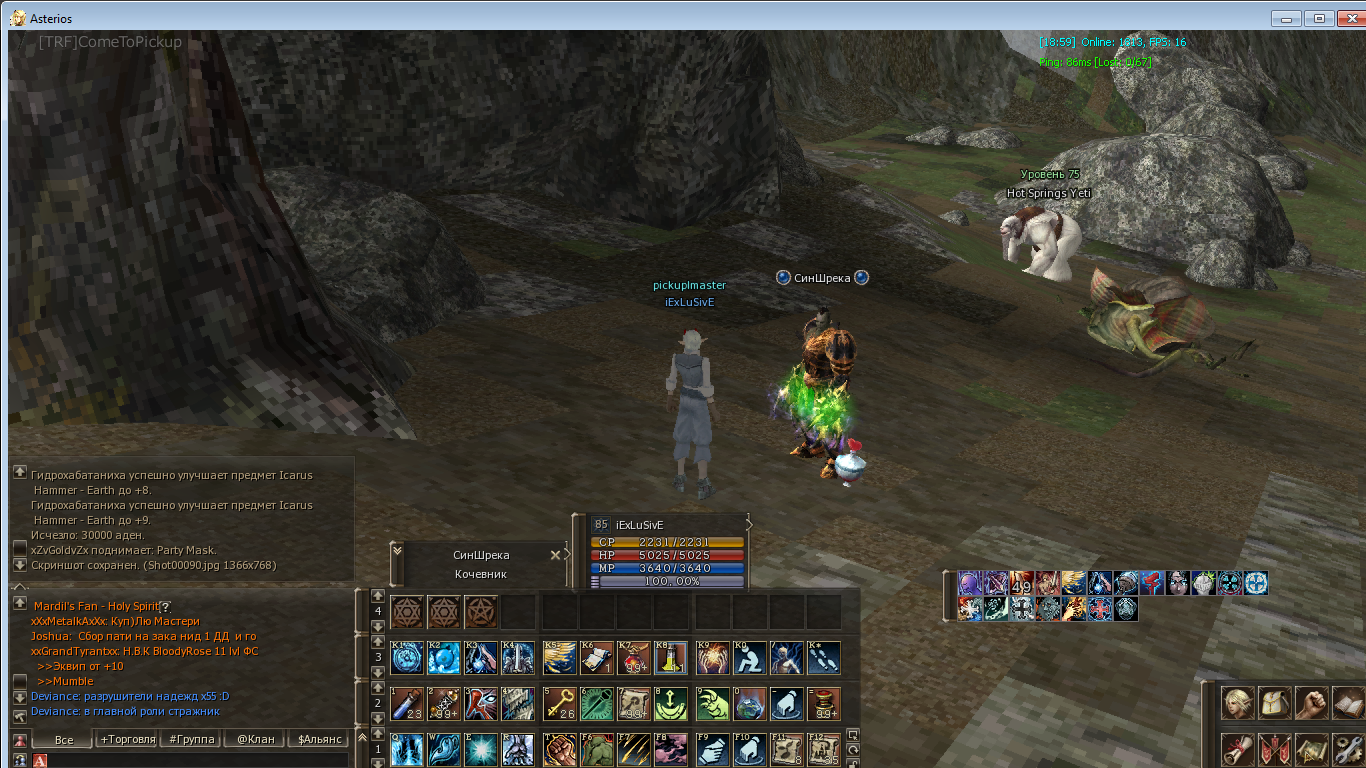Open the inventory bag
This screenshot has height=768, width=1366.
point(1275,703)
